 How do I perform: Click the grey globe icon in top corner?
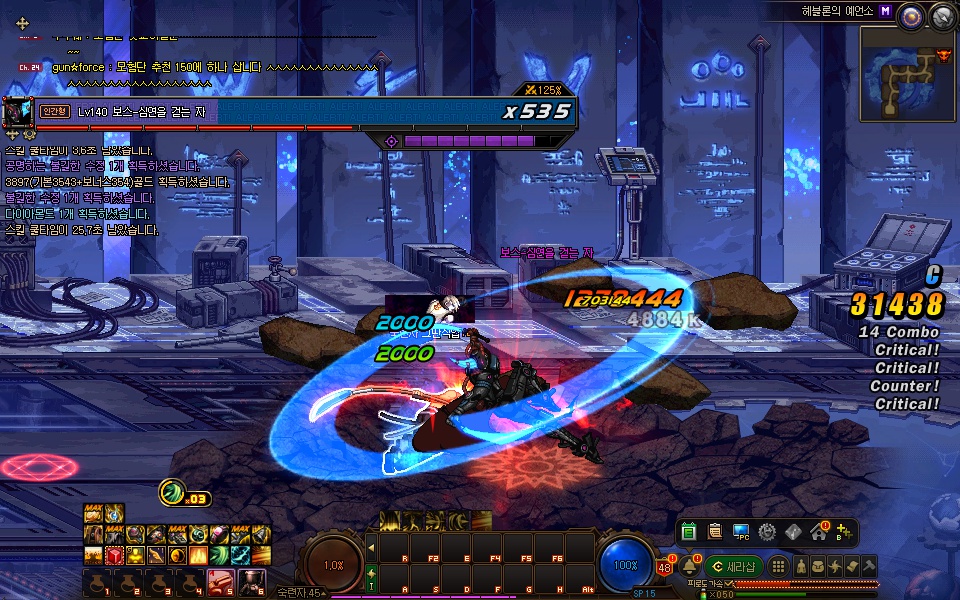click(x=940, y=15)
